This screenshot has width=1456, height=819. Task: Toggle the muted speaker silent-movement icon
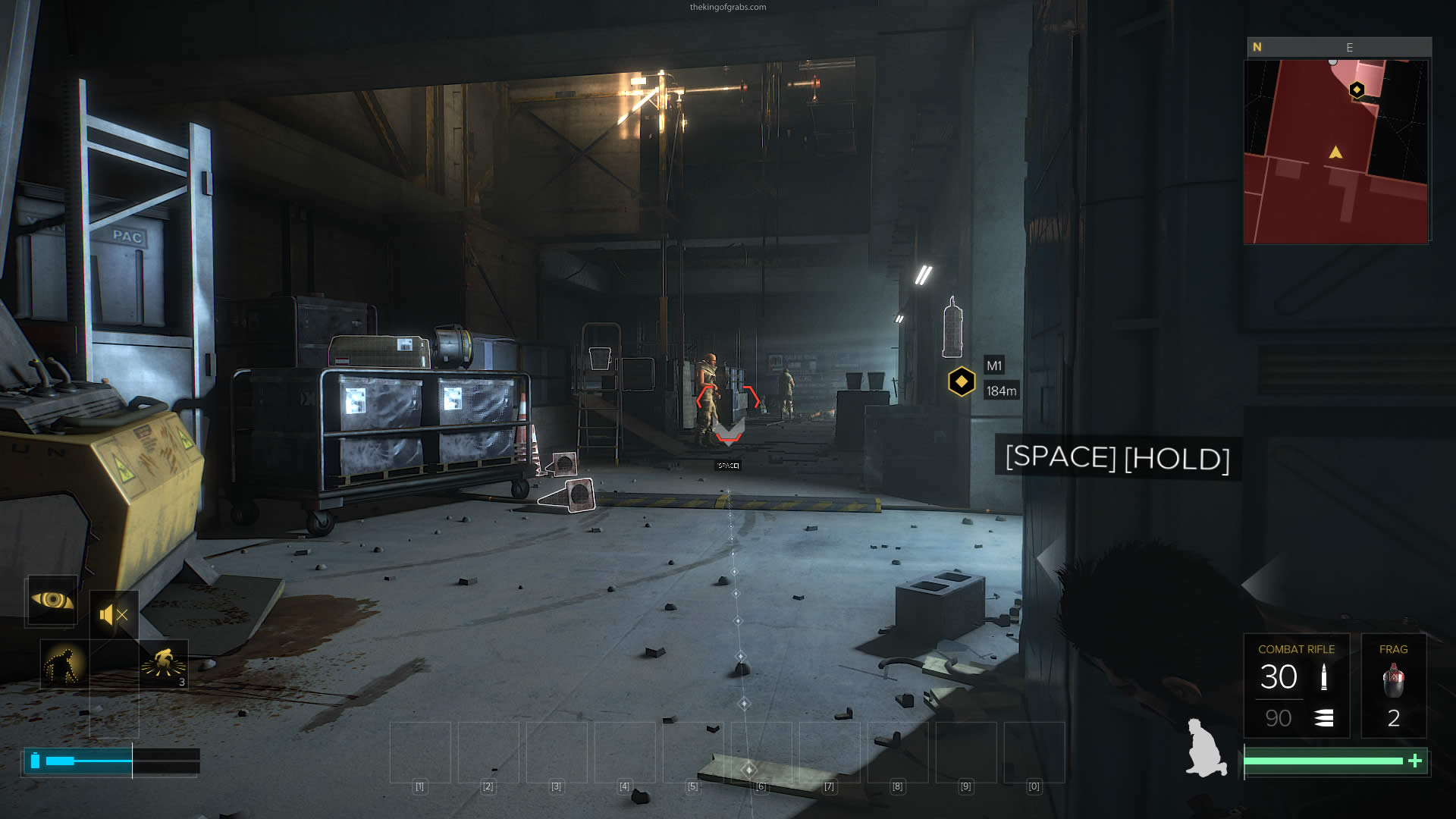pyautogui.click(x=114, y=614)
